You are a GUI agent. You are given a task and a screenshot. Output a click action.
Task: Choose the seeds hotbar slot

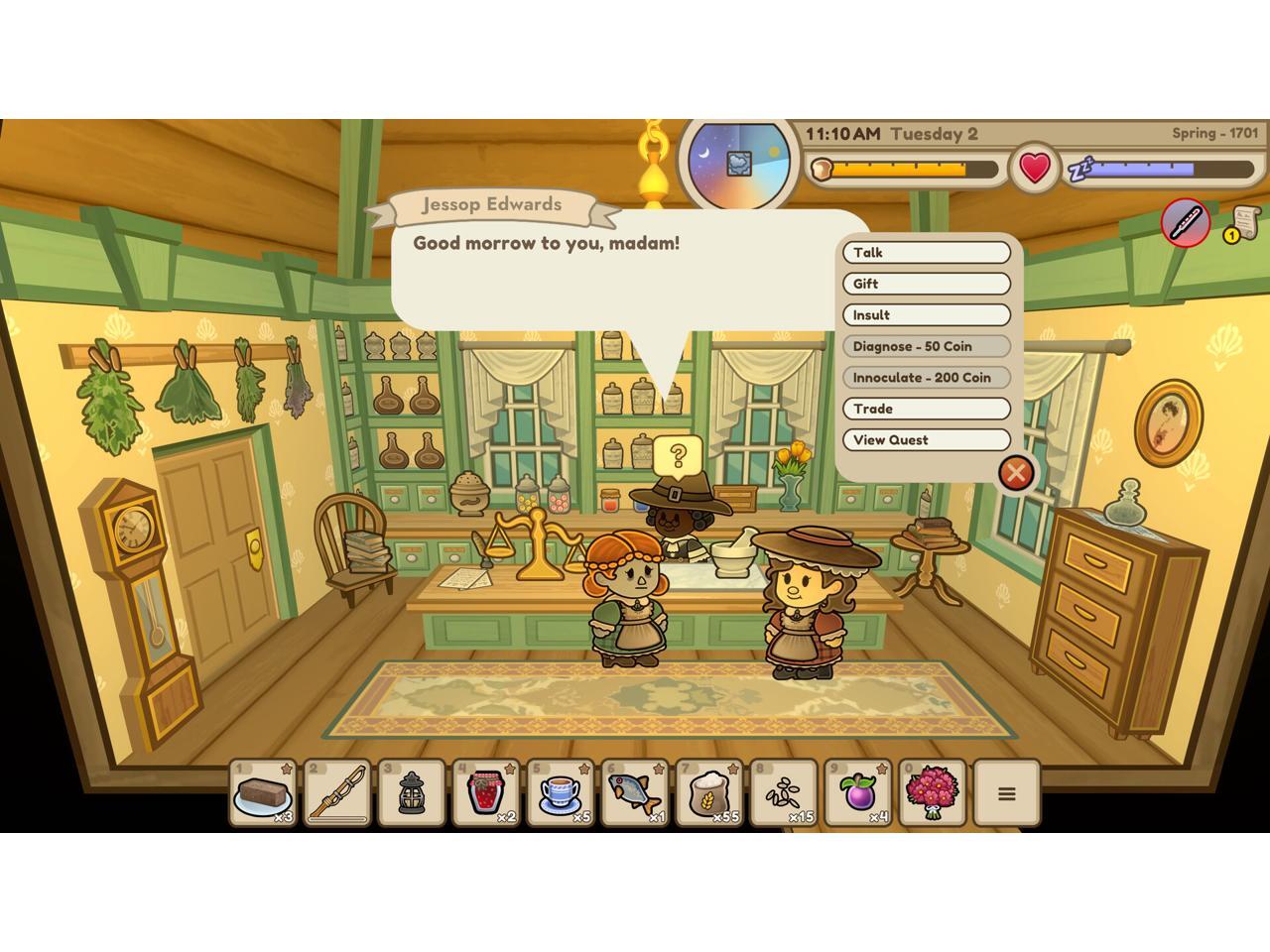tap(784, 792)
